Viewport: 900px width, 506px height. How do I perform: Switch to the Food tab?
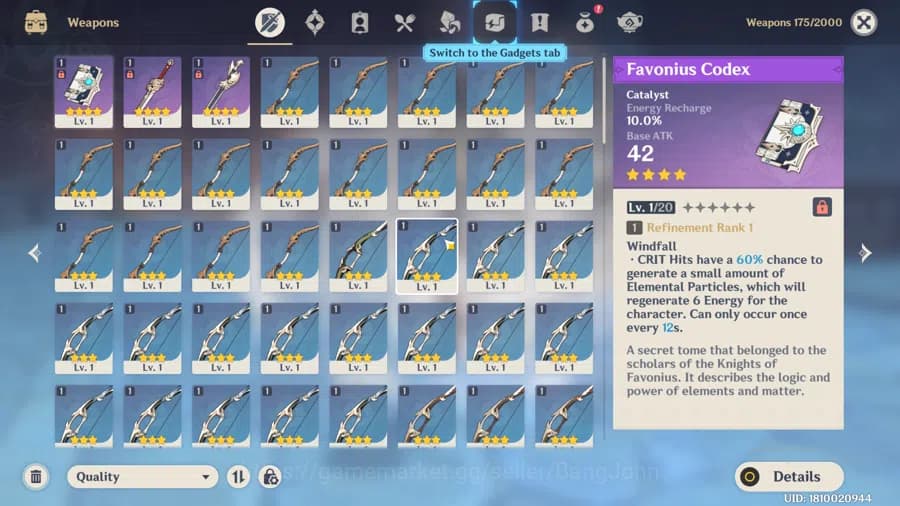pyautogui.click(x=404, y=23)
